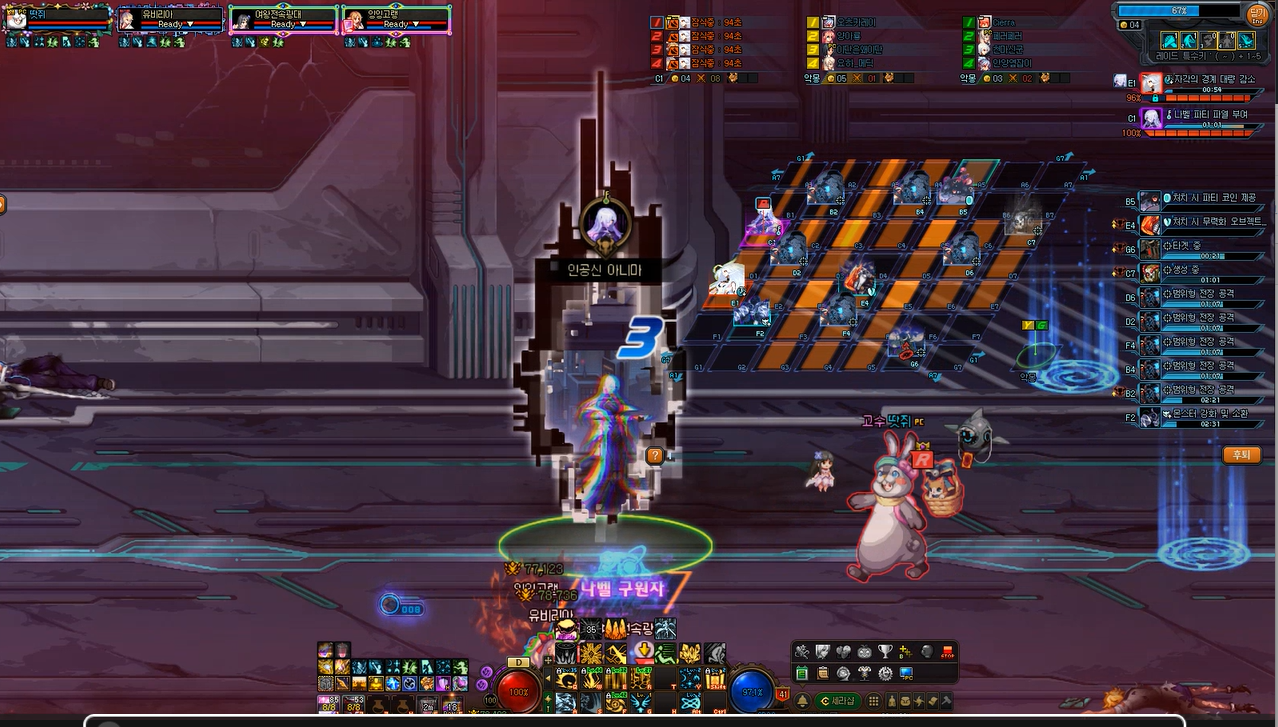Click the orange 후퇴 retreat button
The height and width of the screenshot is (727, 1278).
click(x=1241, y=455)
